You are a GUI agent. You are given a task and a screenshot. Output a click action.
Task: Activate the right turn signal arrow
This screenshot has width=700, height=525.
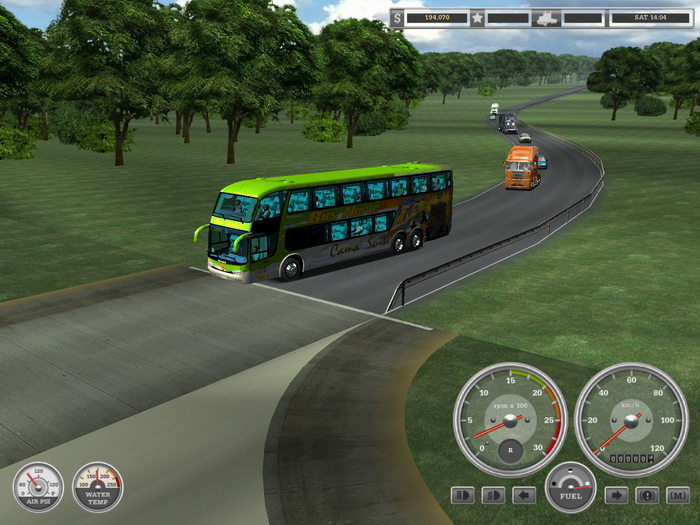[x=616, y=495]
